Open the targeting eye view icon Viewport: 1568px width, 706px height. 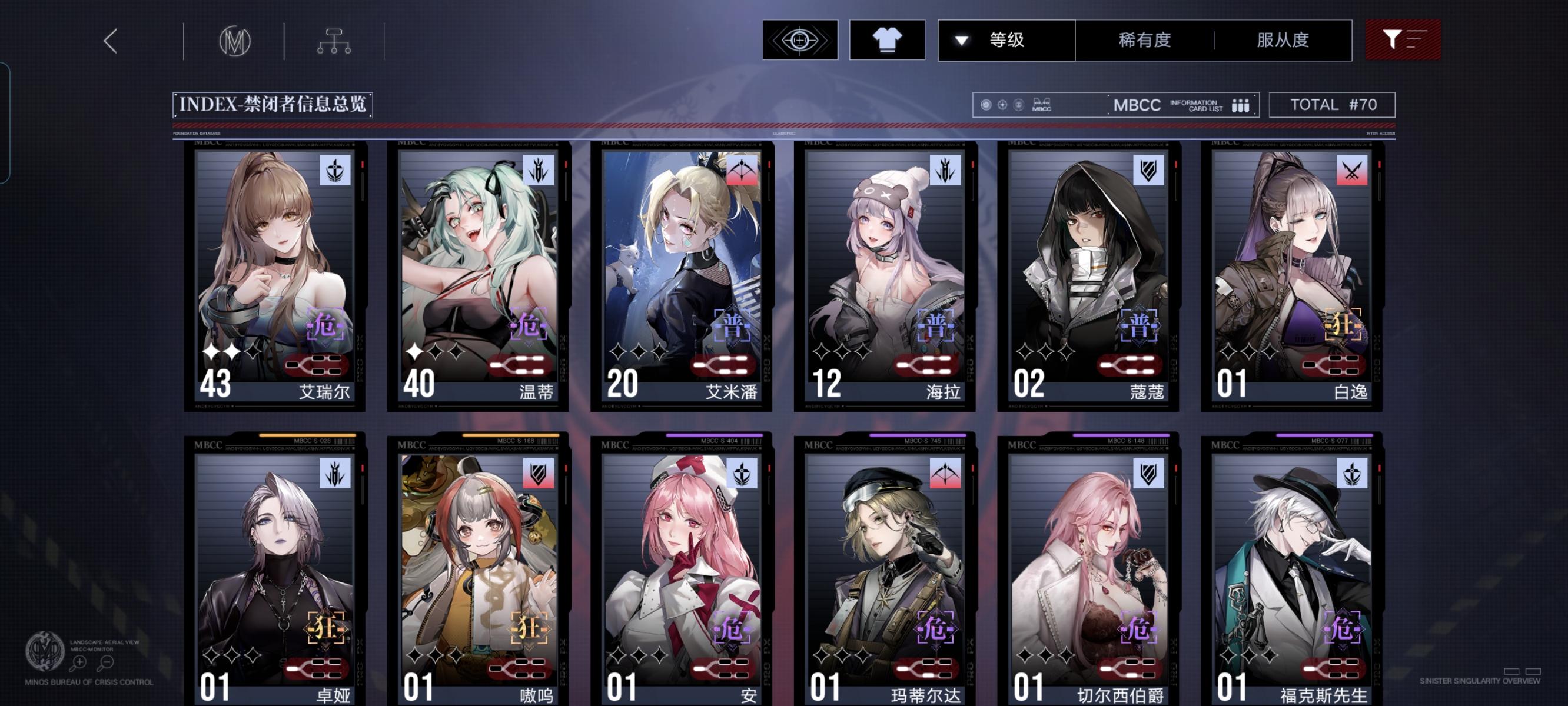pos(799,40)
